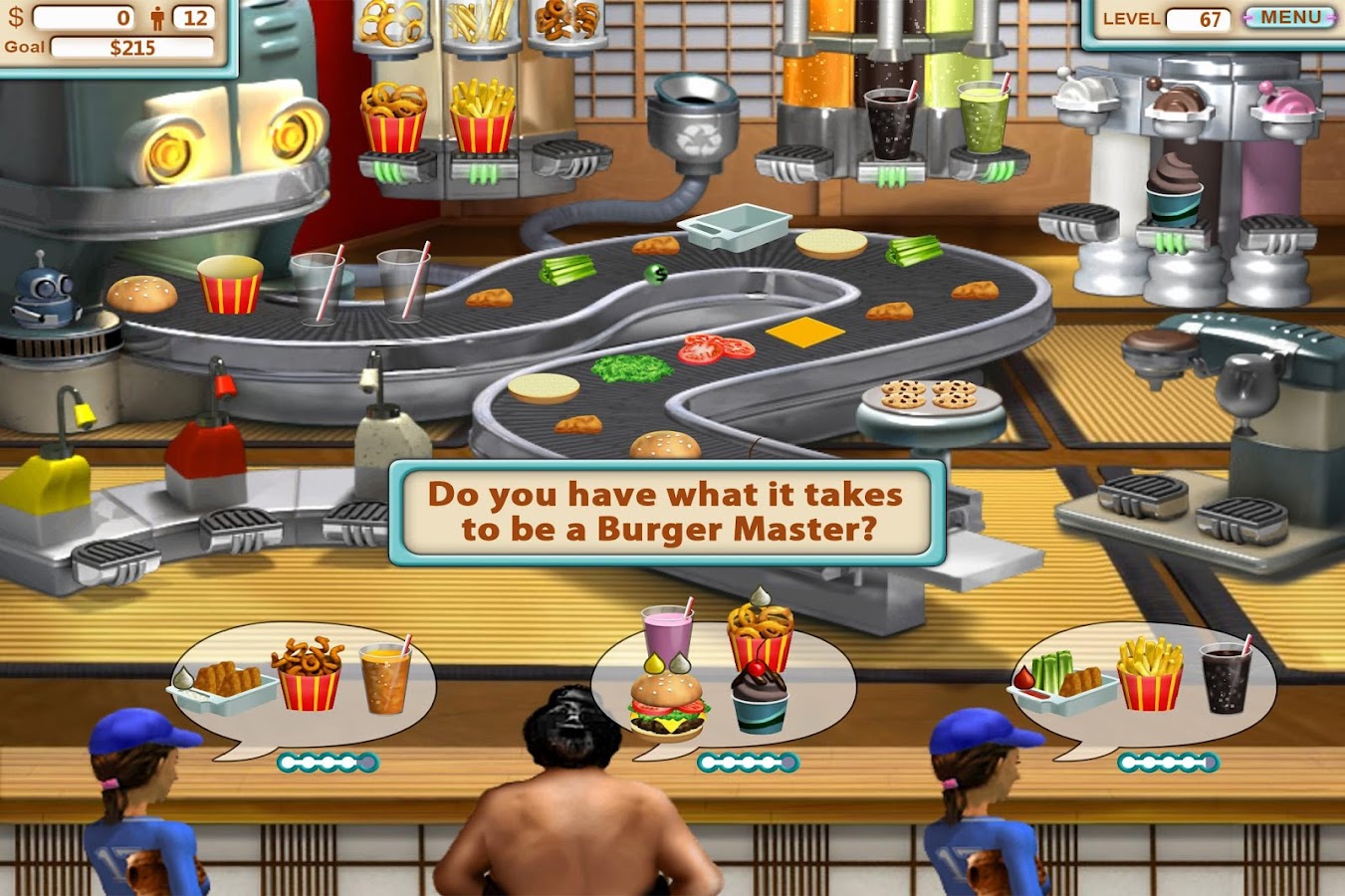1345x896 pixels.
Task: Click the plate of cookies near the conveyor
Action: (928, 393)
